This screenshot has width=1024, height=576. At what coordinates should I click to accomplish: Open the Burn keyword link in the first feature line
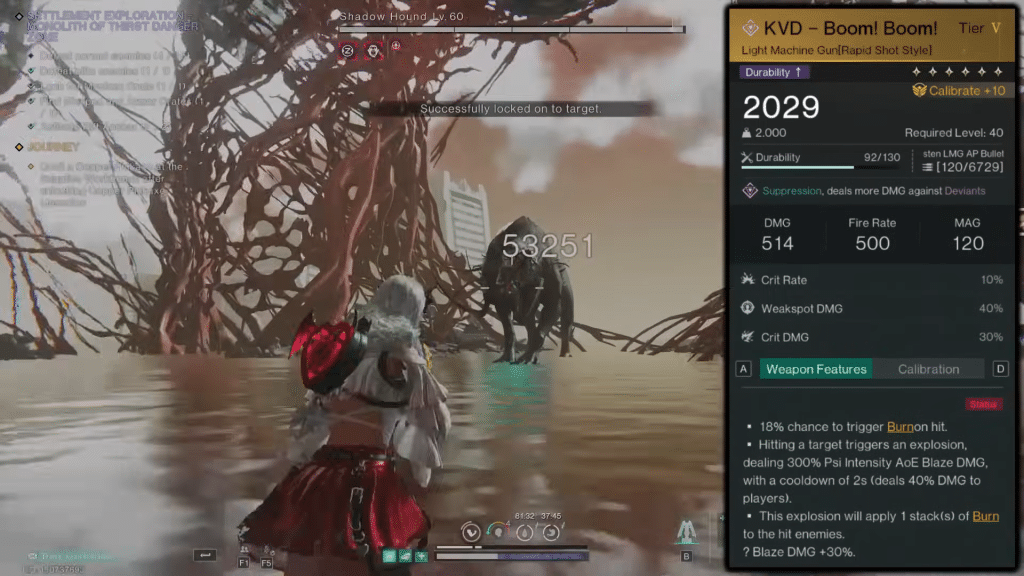coord(901,426)
